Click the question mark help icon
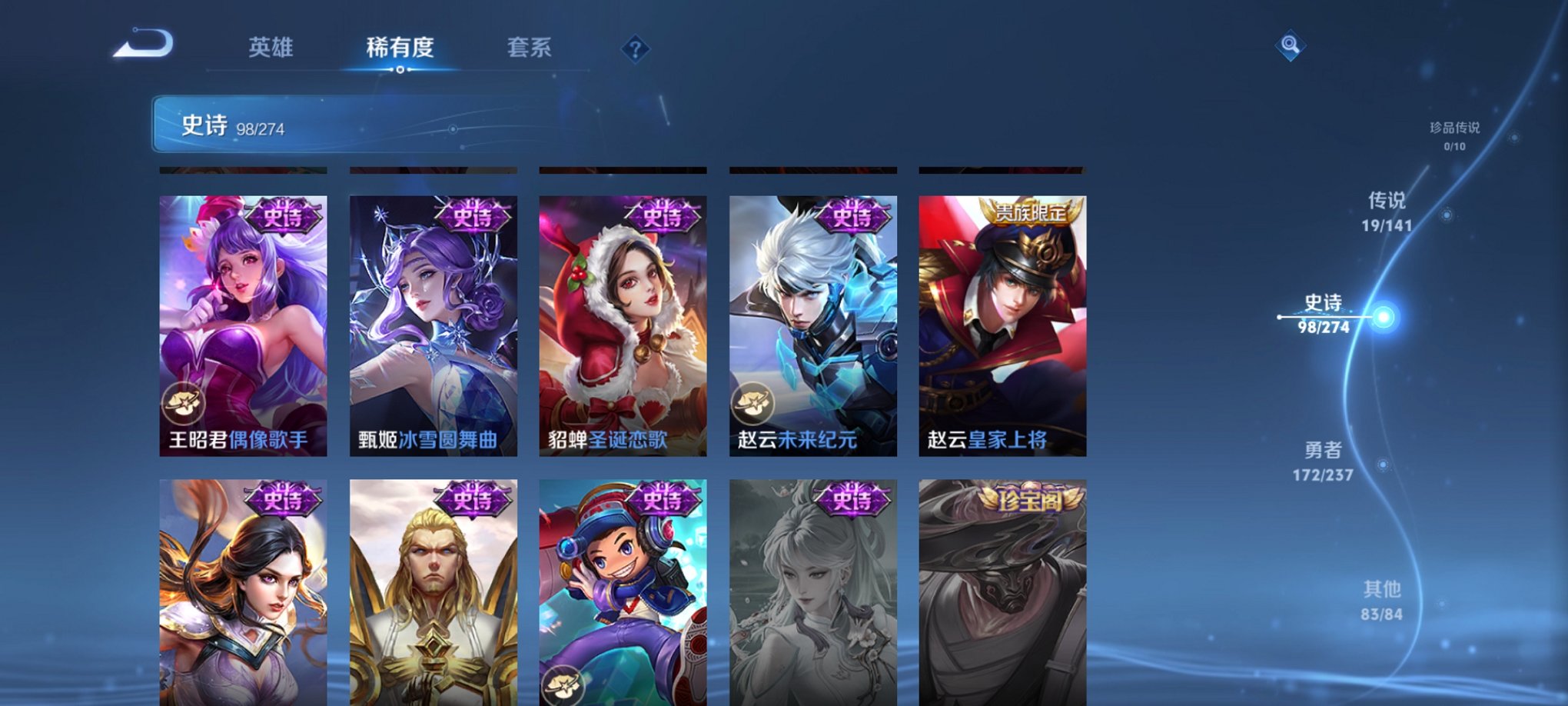 (634, 49)
